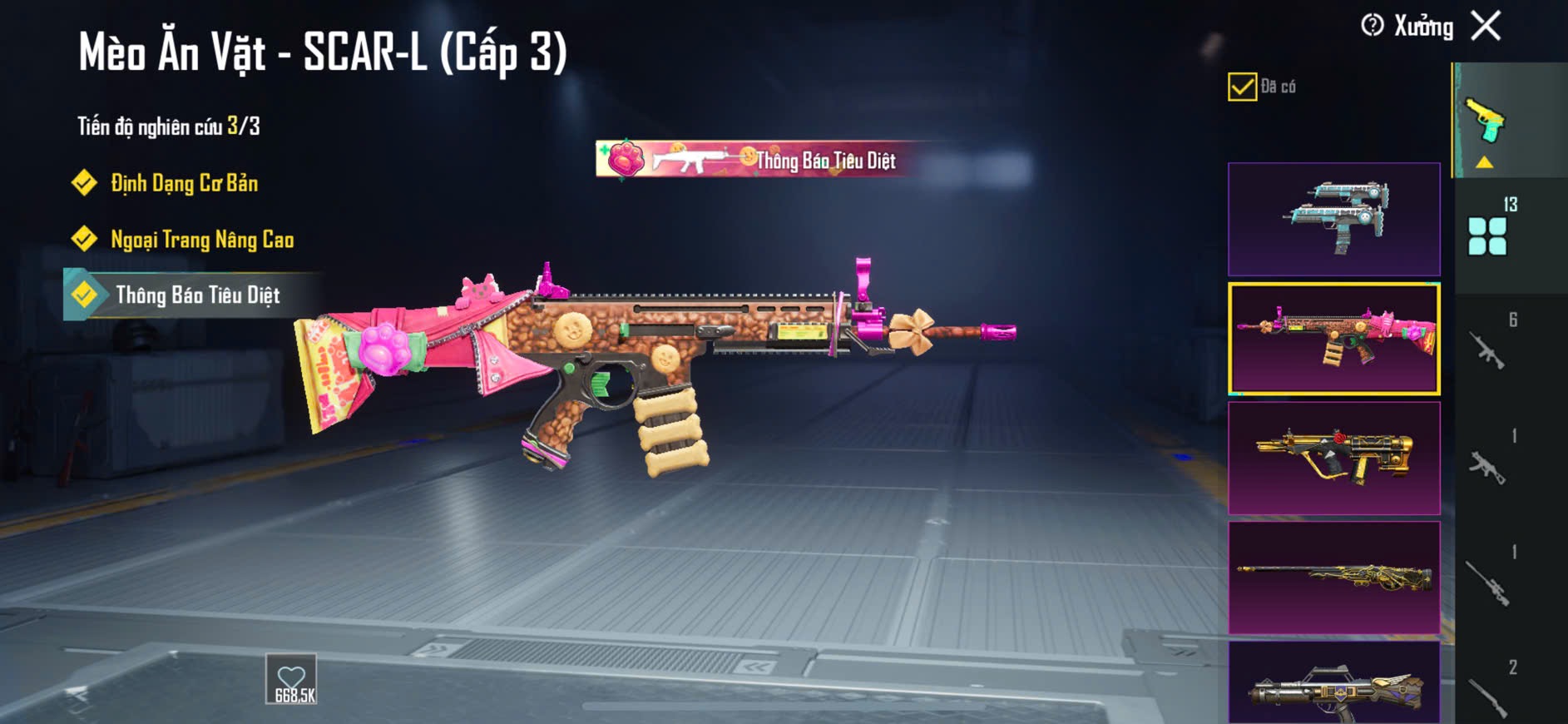
Task: Close the weapon workshop screen
Action: [x=1486, y=26]
